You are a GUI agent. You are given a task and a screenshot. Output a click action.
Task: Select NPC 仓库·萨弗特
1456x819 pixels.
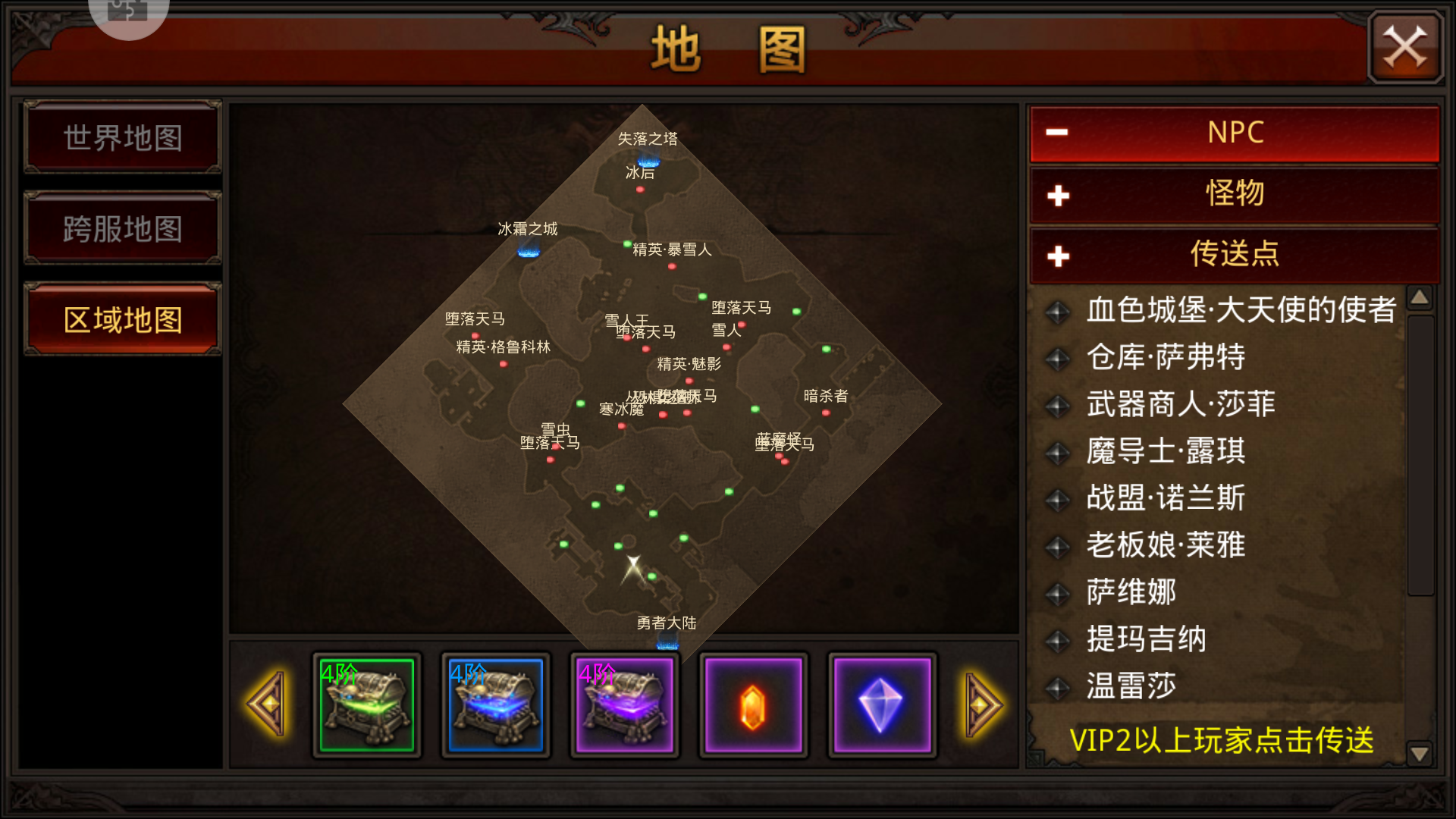tap(1165, 357)
